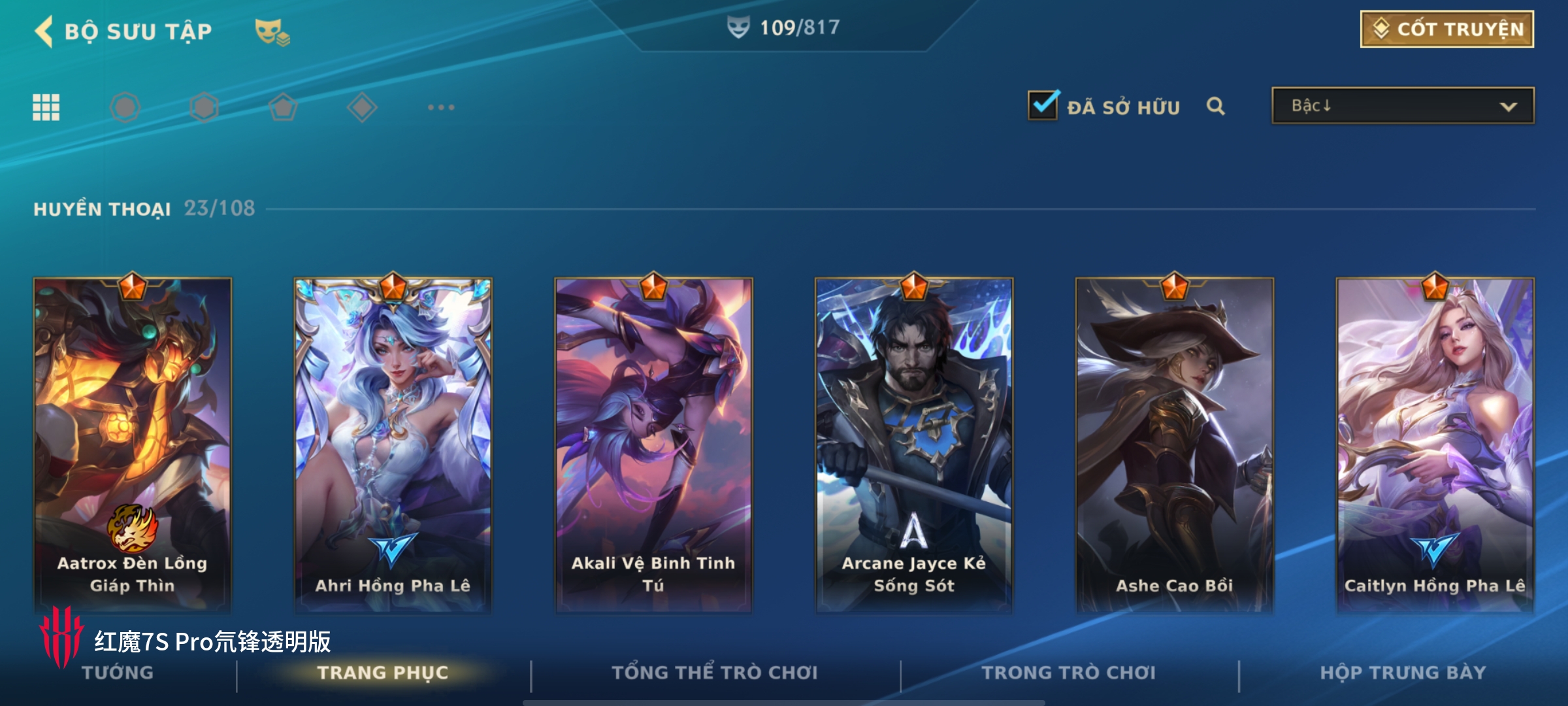Select Arcane Jayce Kẻ Sống Sót skin
Viewport: 1568px width, 706px height.
(x=914, y=445)
